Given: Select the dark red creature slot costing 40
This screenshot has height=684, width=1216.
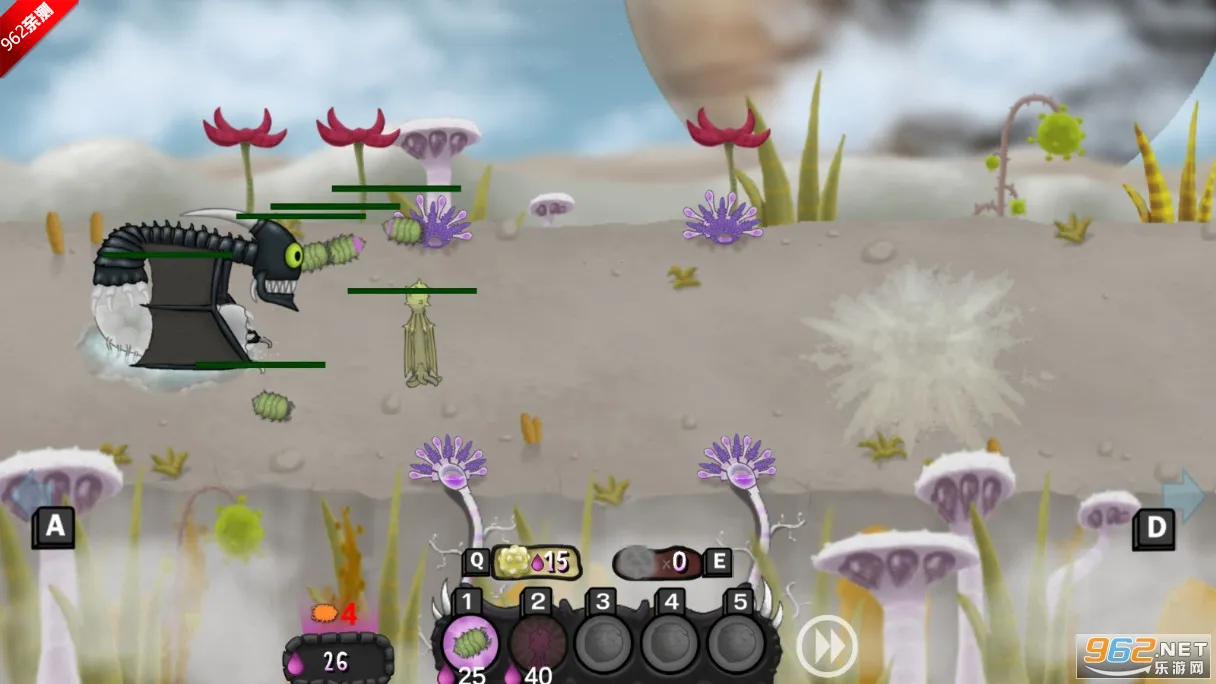Looking at the screenshot, I should (x=537, y=645).
